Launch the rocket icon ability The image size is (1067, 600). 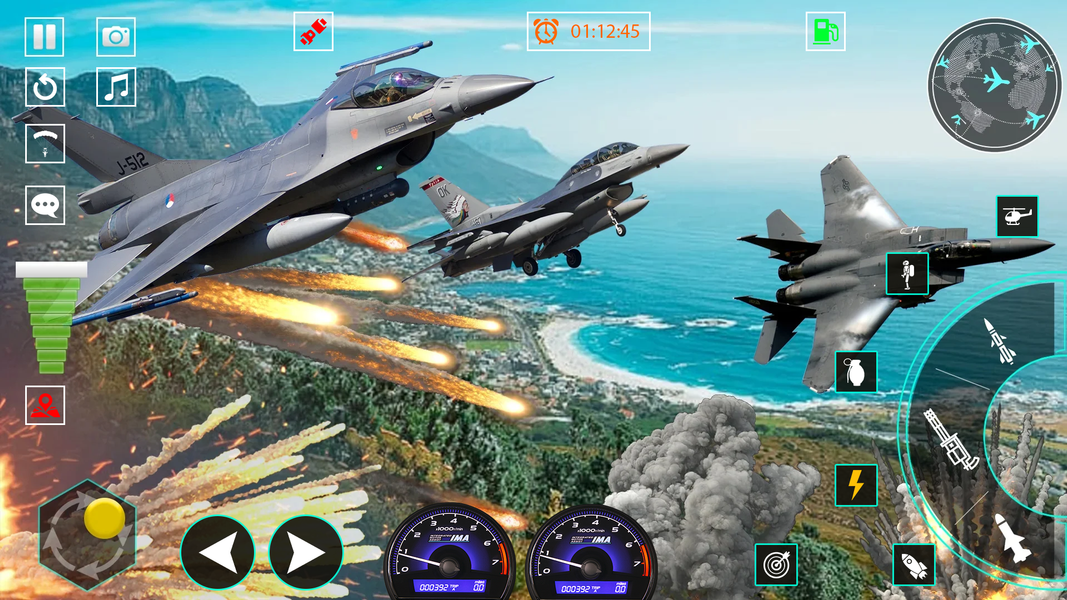click(913, 565)
